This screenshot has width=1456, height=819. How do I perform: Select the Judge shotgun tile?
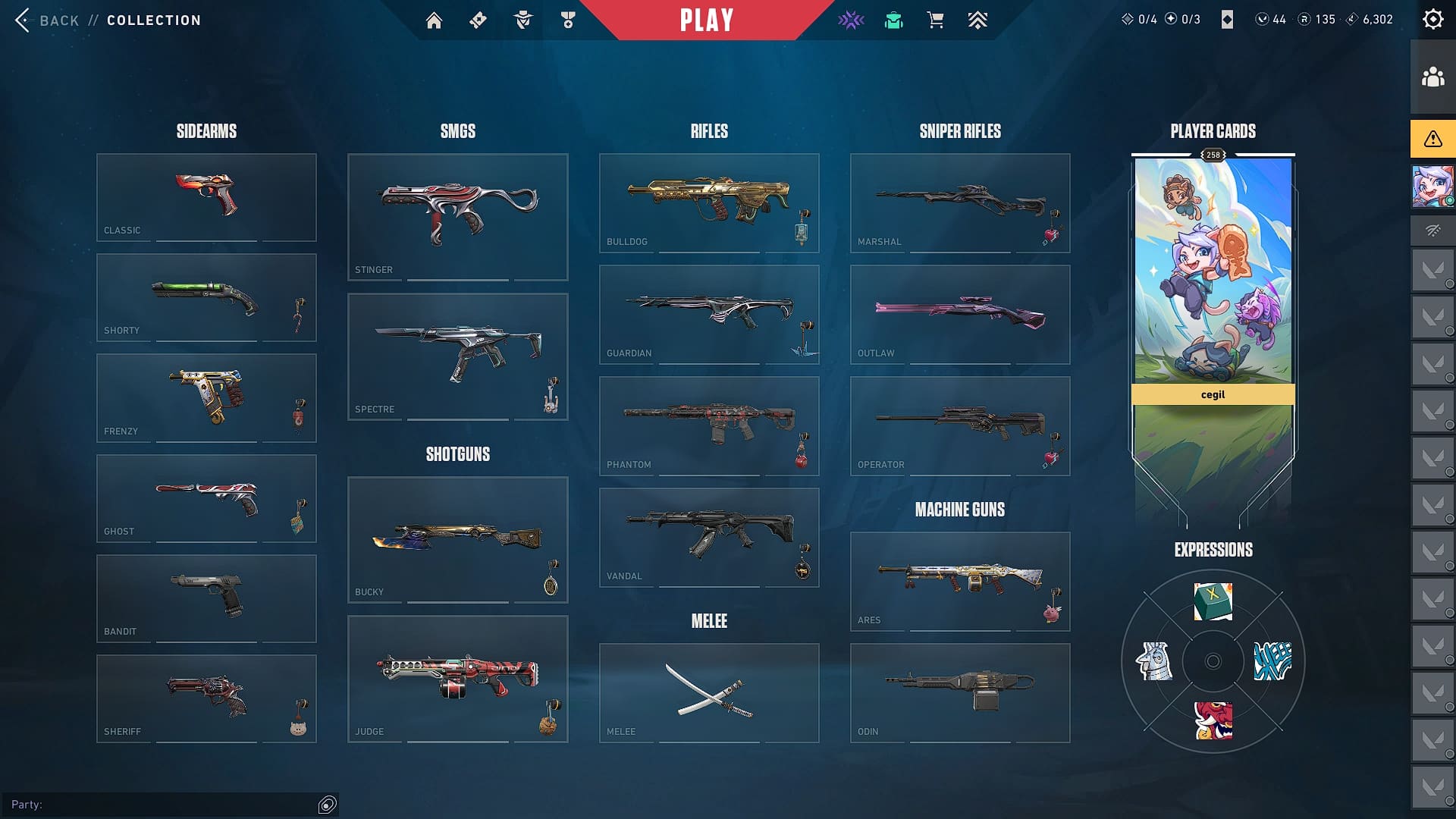tap(457, 679)
